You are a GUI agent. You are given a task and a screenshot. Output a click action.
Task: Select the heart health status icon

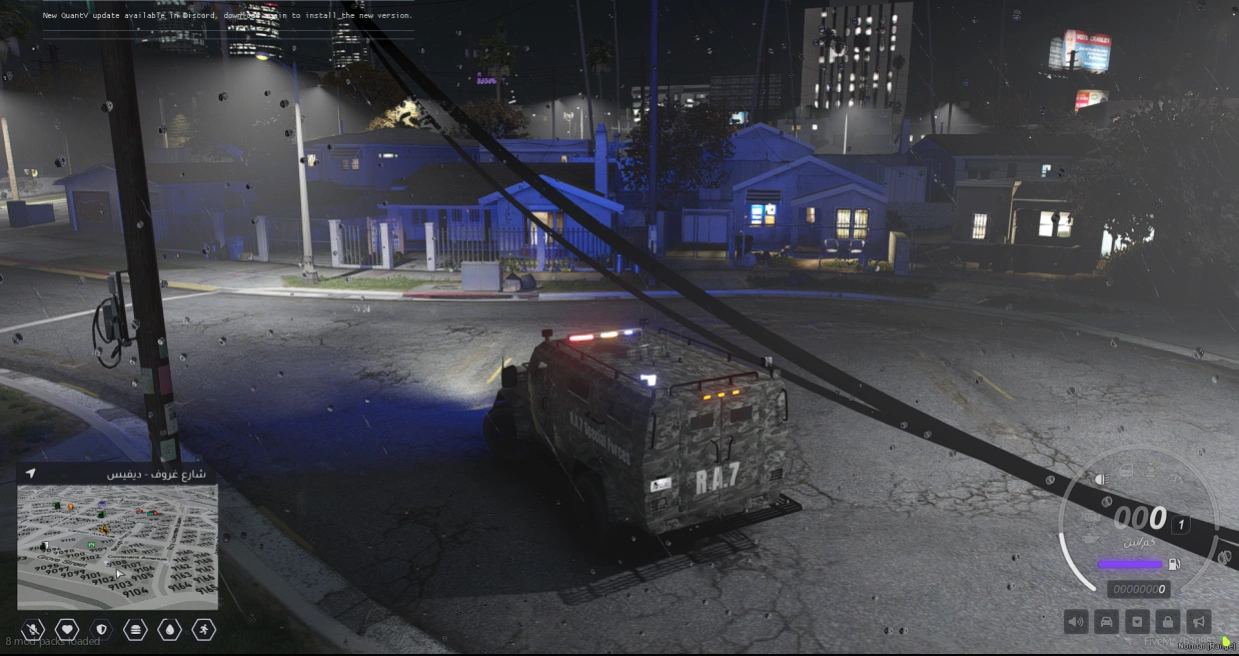tap(67, 629)
